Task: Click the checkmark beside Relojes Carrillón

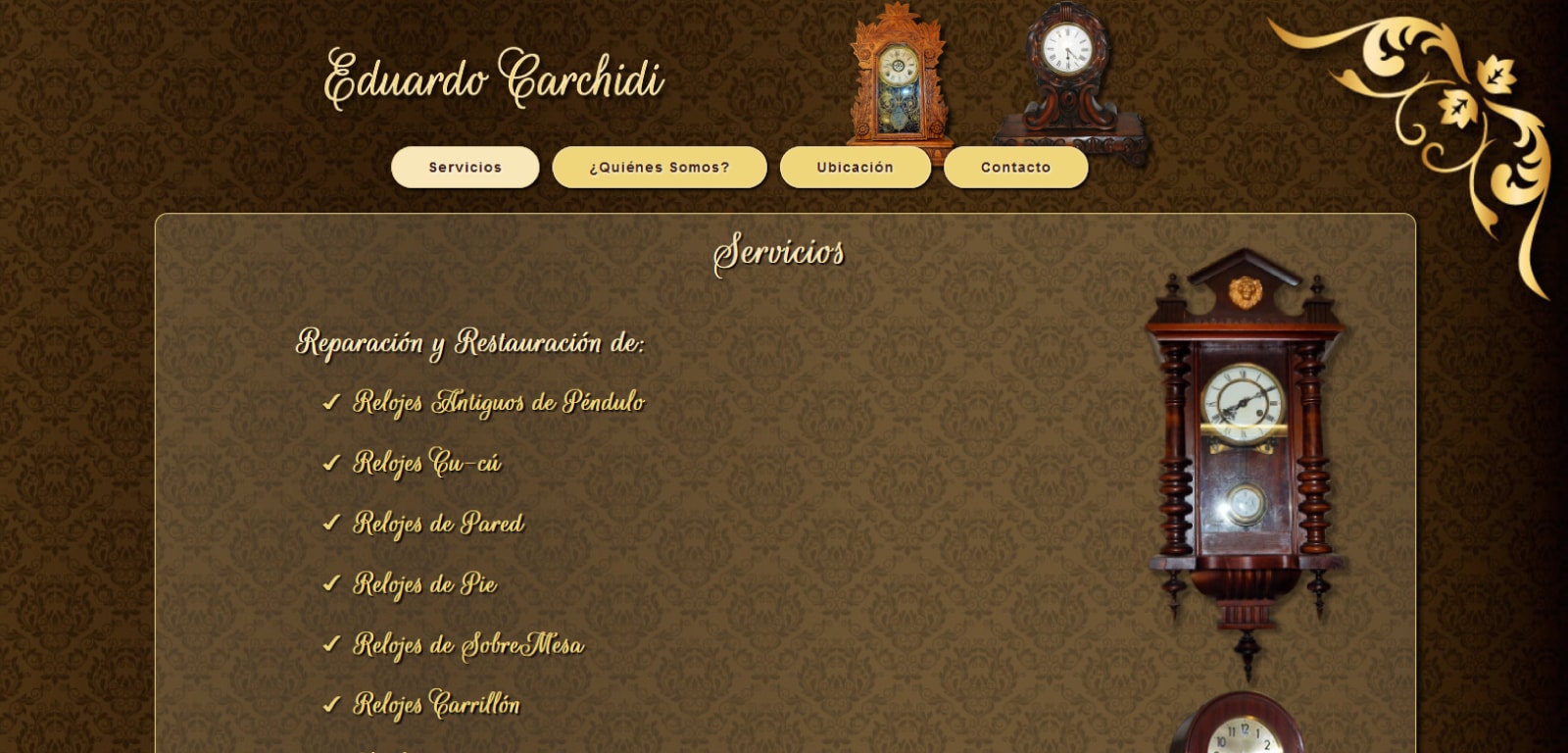Action: click(330, 705)
